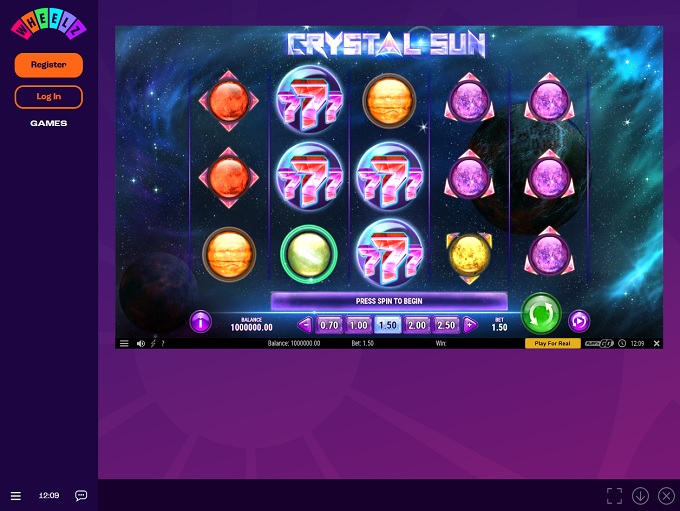Open the Log In page
680x511 pixels.
[48, 97]
